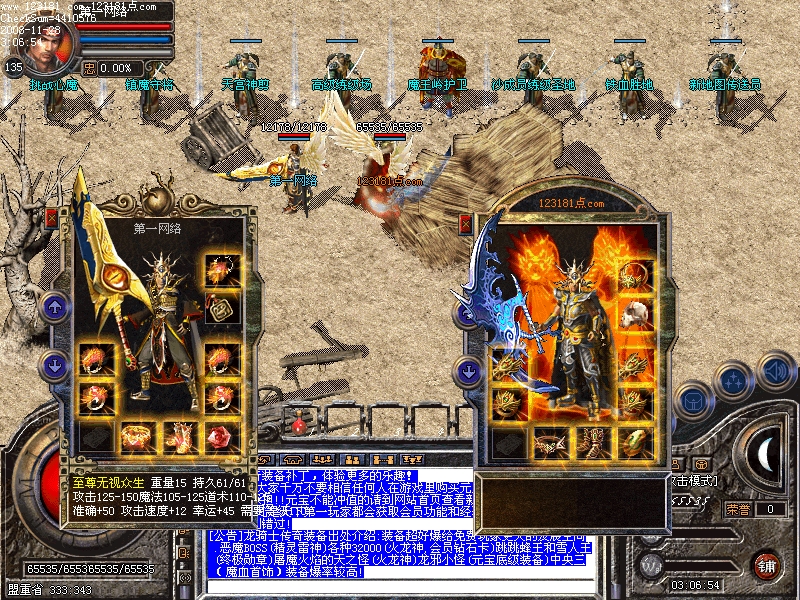Click the down arrow on 123181点com panel

coord(467,371)
